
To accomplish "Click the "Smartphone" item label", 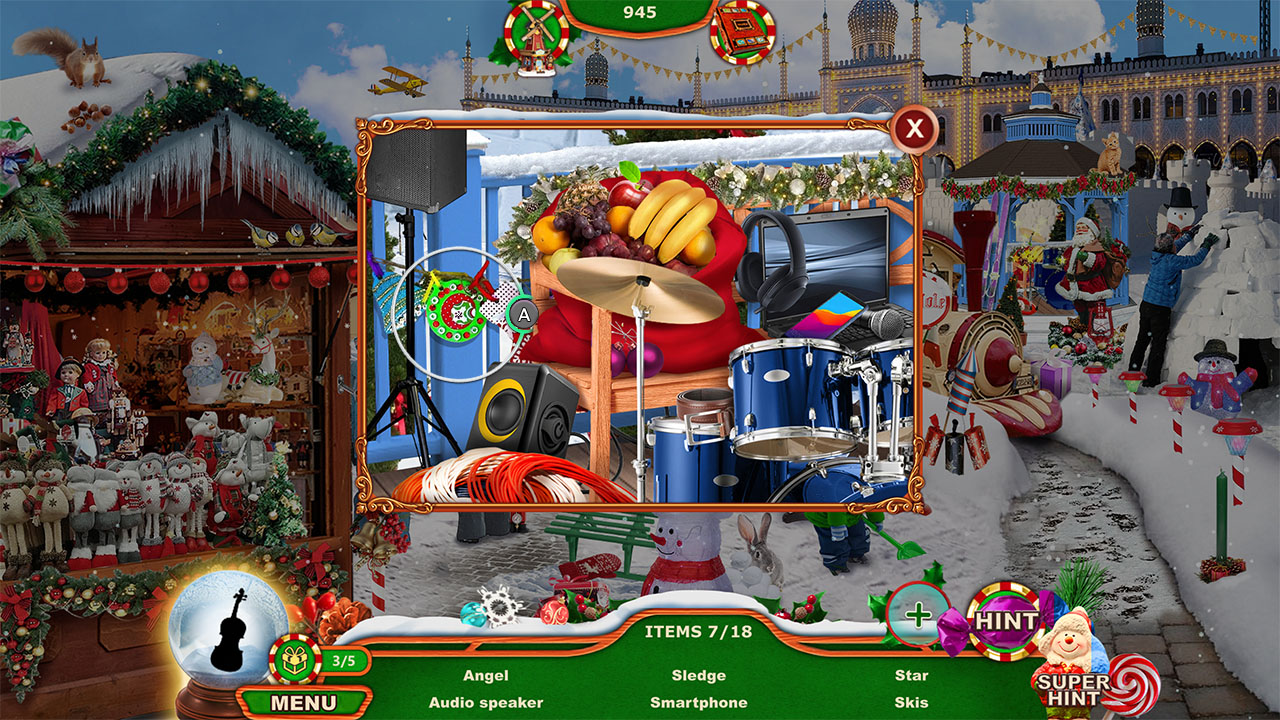I will click(701, 703).
